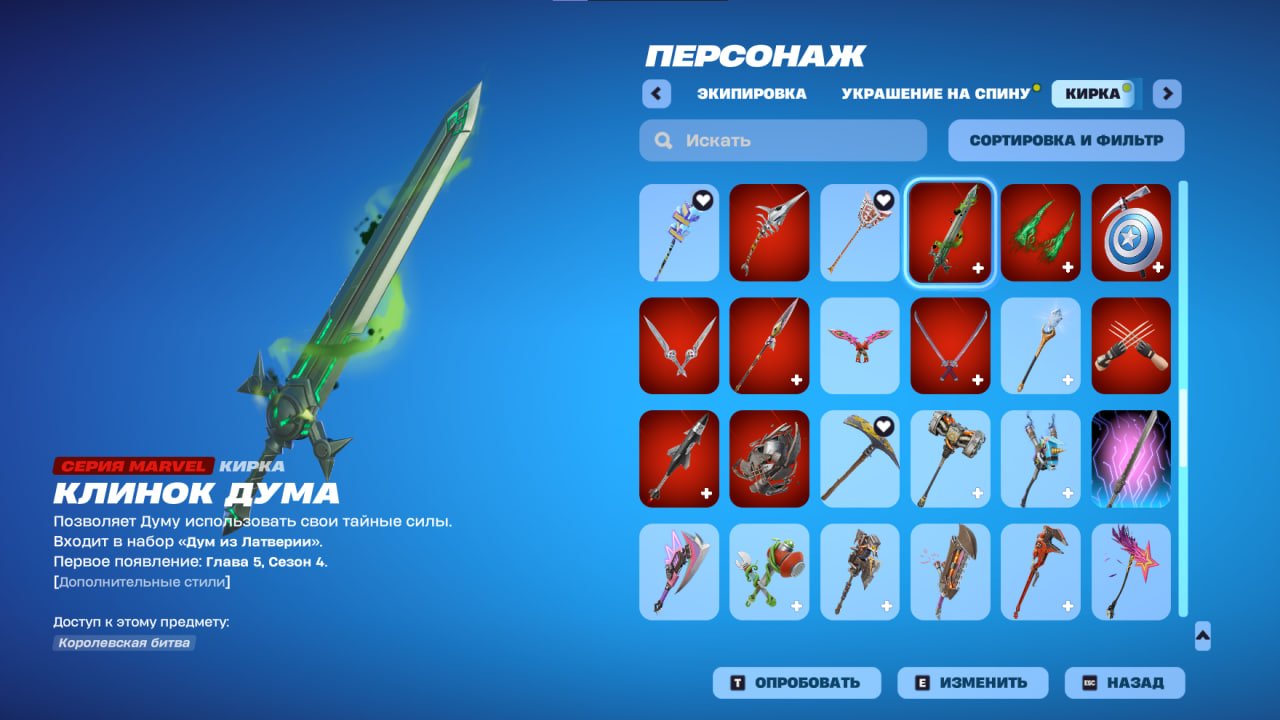Unfavorite the first pickaxe in the grid

click(x=704, y=199)
